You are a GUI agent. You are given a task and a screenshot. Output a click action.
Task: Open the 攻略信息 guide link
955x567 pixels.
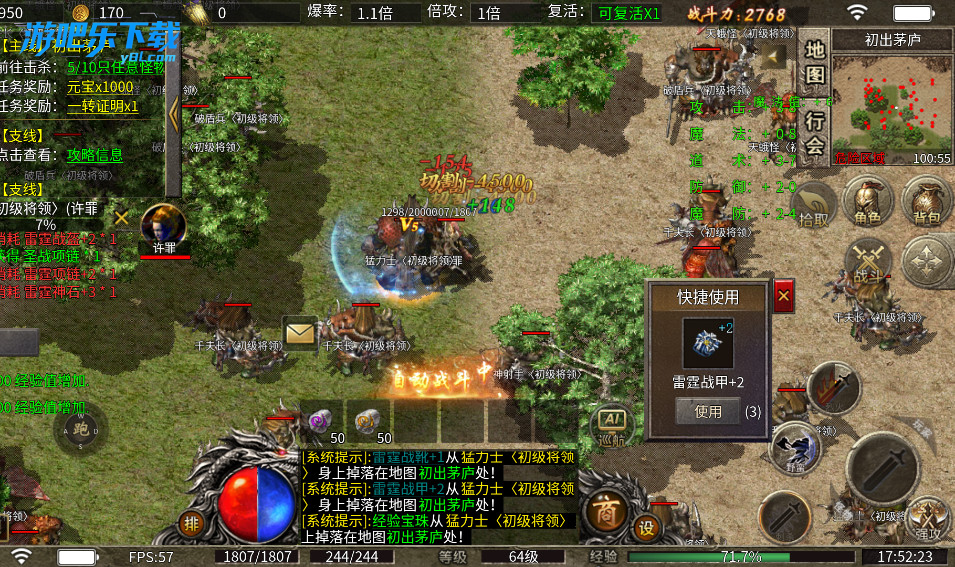95,154
